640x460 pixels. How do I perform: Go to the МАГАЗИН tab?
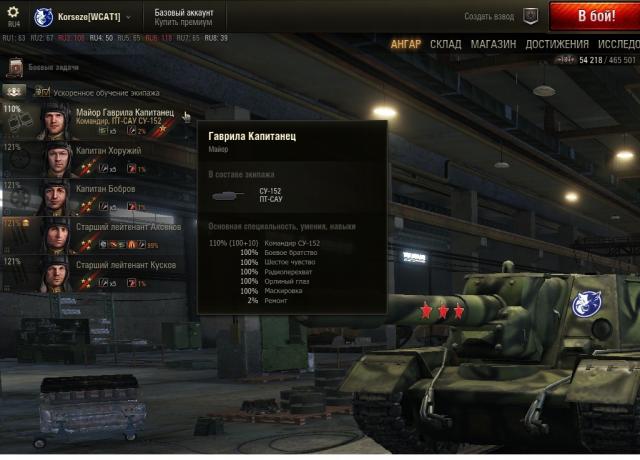(x=493, y=45)
